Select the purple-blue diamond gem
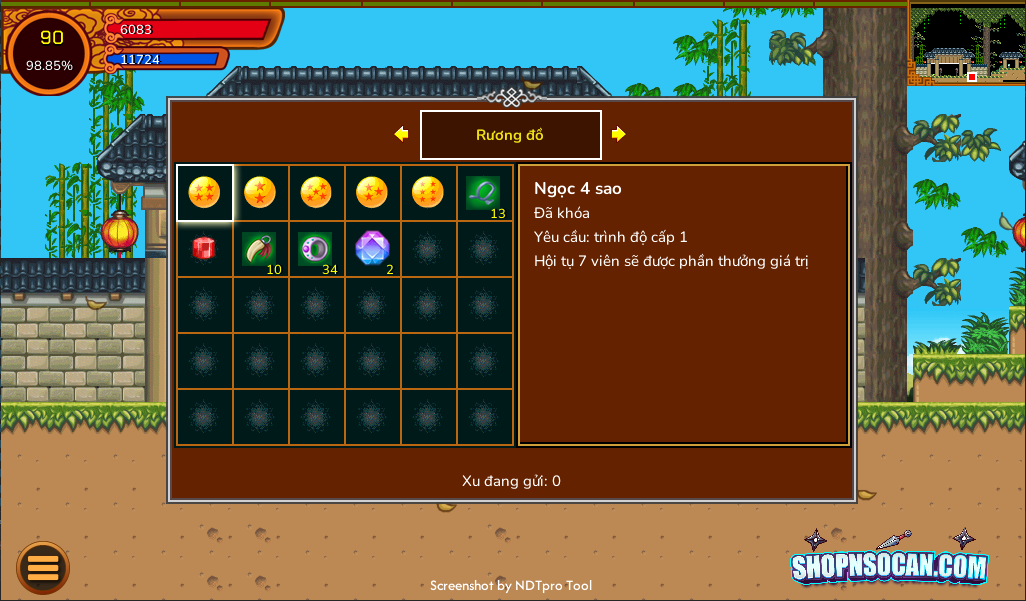The height and width of the screenshot is (601, 1026). (x=372, y=249)
